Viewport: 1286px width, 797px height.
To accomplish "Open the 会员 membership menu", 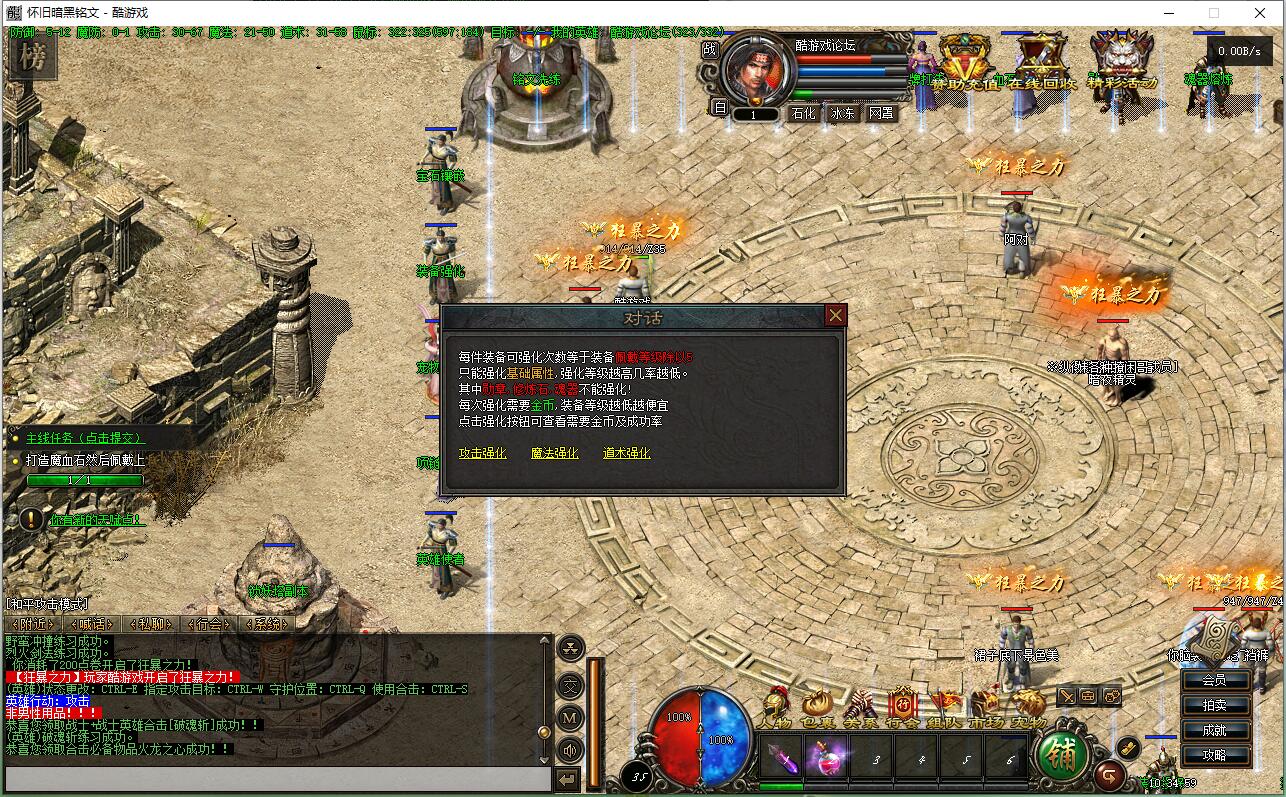I will (x=1214, y=680).
